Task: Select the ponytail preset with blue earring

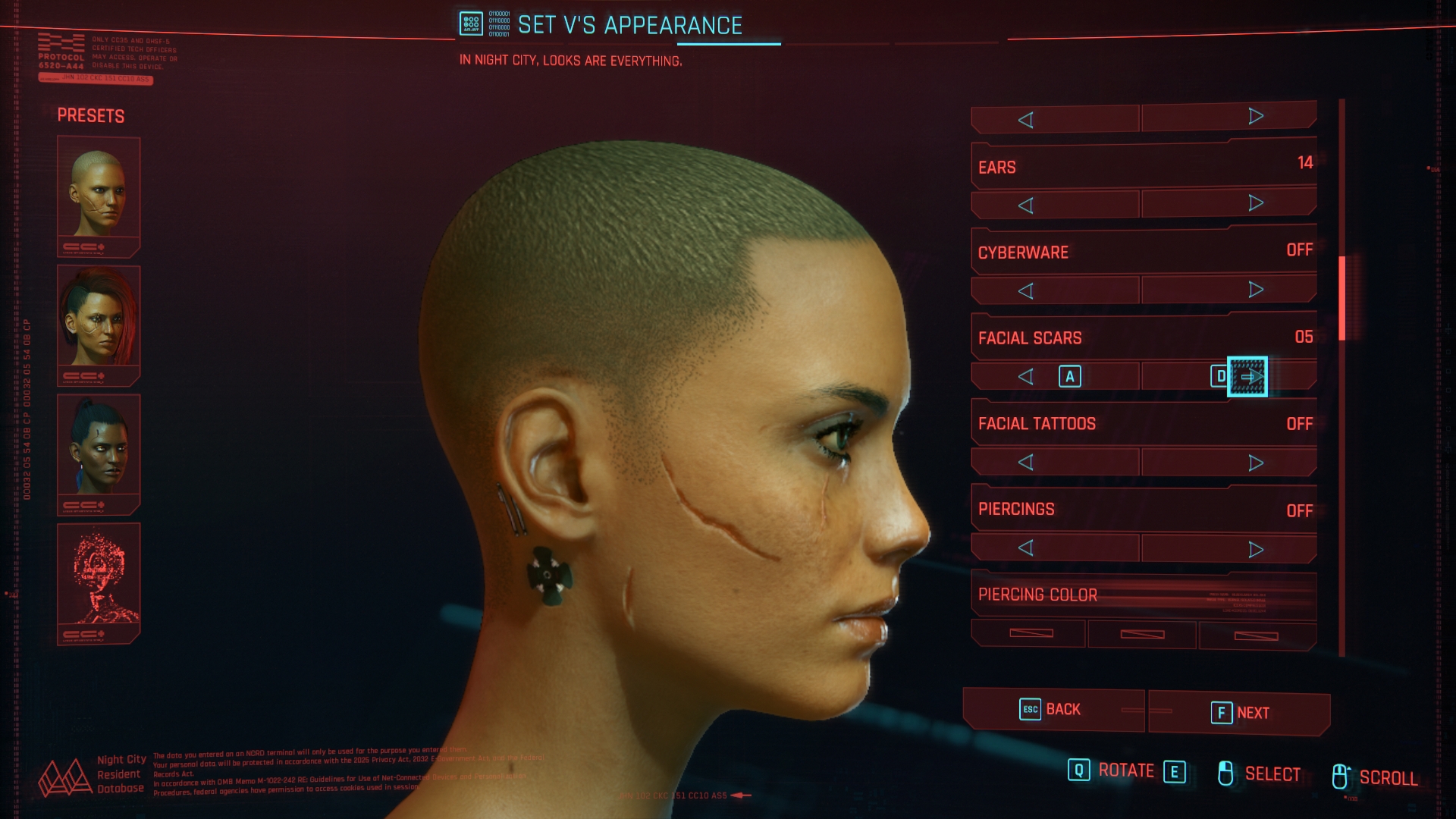Action: [x=98, y=450]
